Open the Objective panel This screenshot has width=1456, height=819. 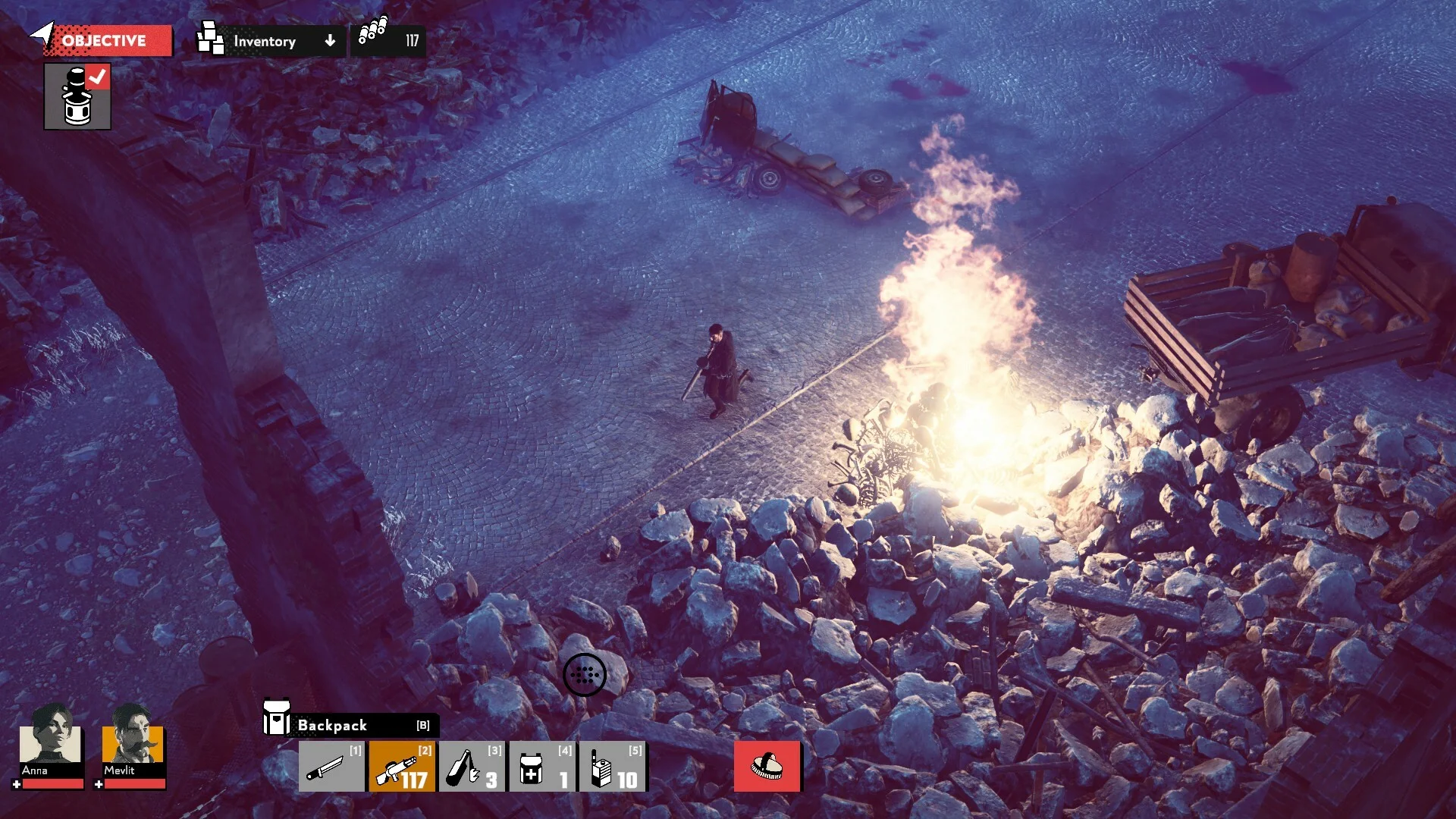(x=104, y=41)
